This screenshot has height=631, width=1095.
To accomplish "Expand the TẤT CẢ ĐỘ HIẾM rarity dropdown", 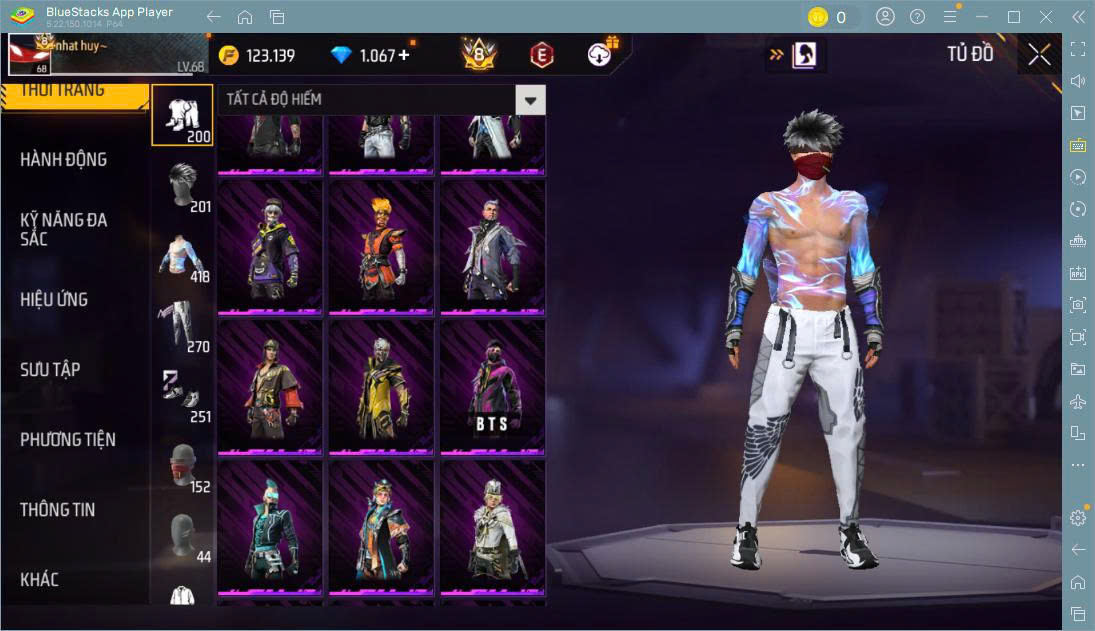I will (530, 99).
